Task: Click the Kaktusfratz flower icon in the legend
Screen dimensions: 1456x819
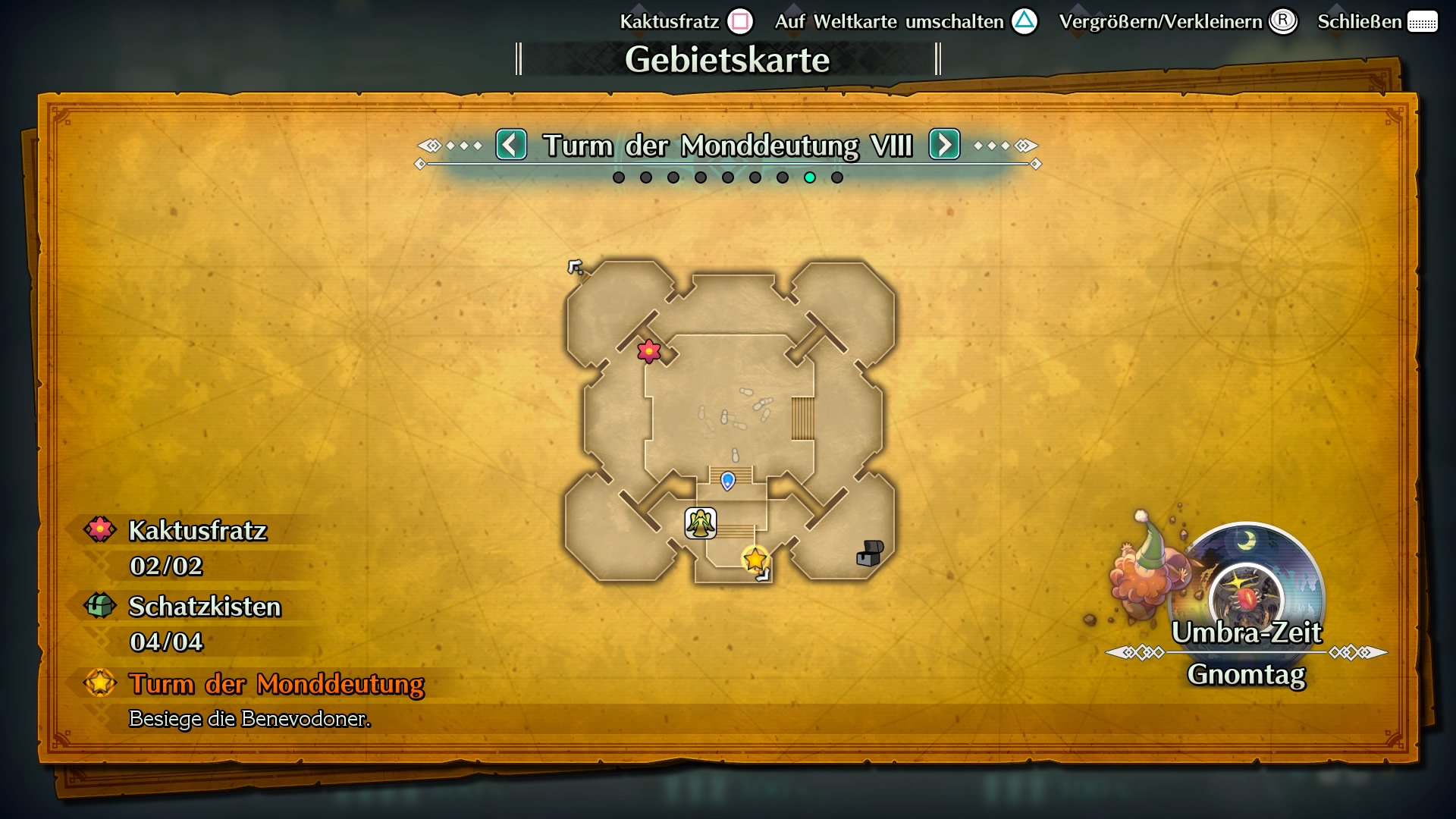Action: tap(99, 529)
